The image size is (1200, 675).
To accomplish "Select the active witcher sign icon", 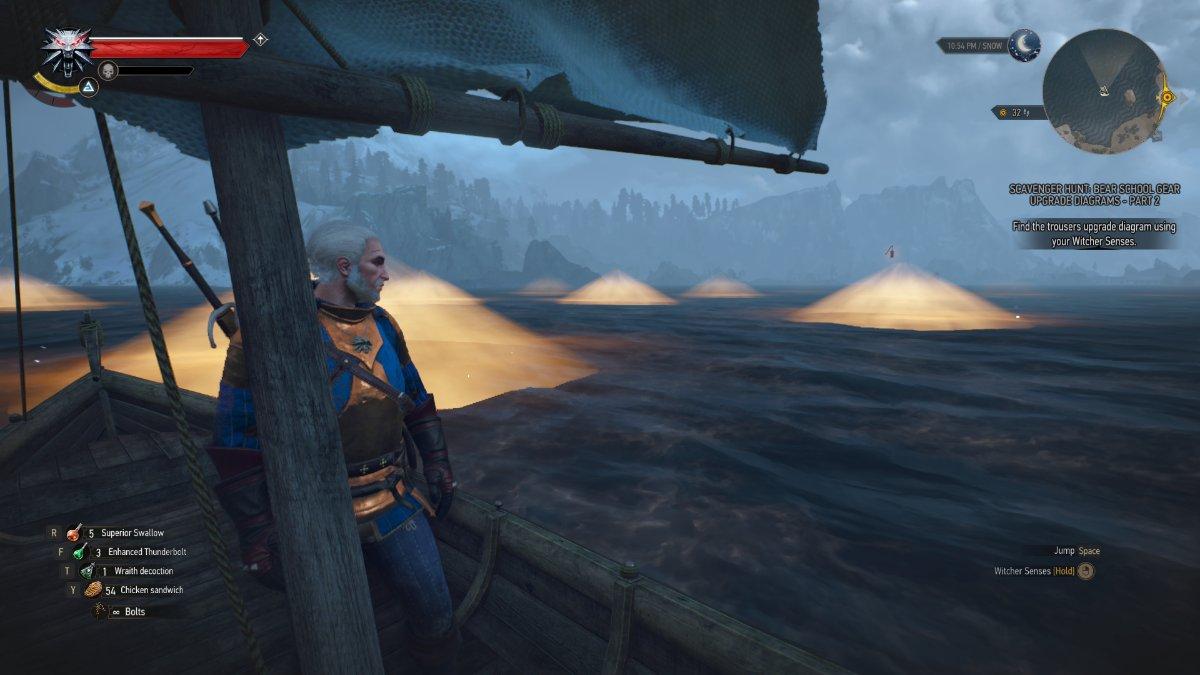I will coord(88,88).
